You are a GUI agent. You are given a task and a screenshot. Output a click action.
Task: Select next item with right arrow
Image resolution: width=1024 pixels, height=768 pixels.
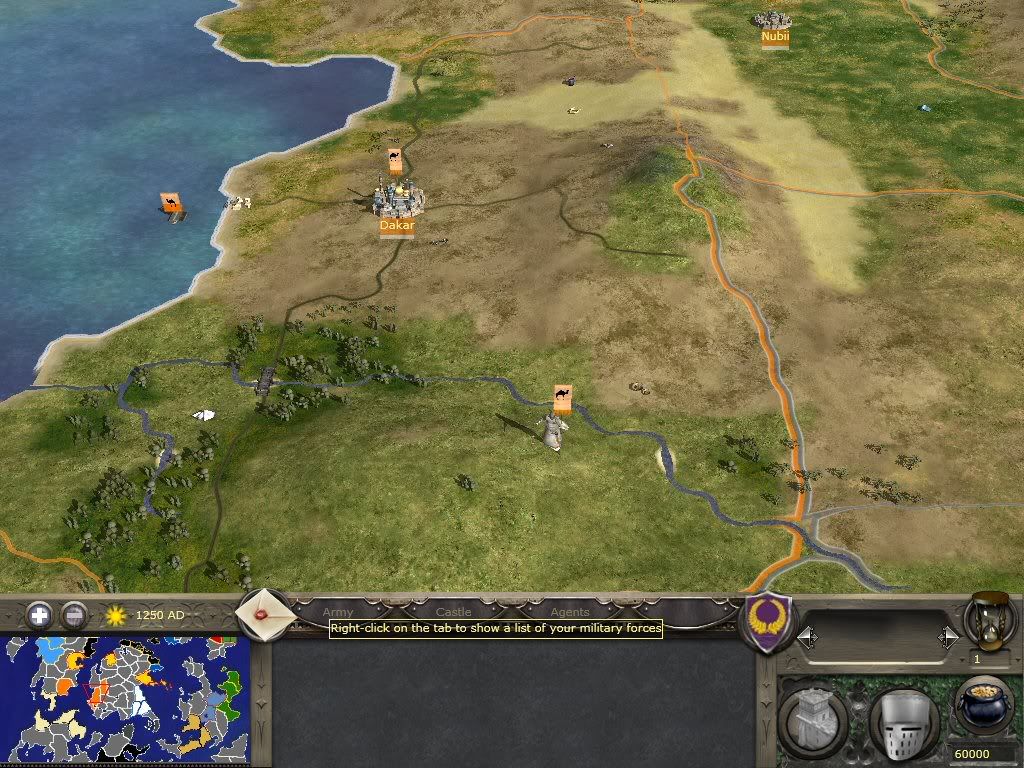pos(948,637)
